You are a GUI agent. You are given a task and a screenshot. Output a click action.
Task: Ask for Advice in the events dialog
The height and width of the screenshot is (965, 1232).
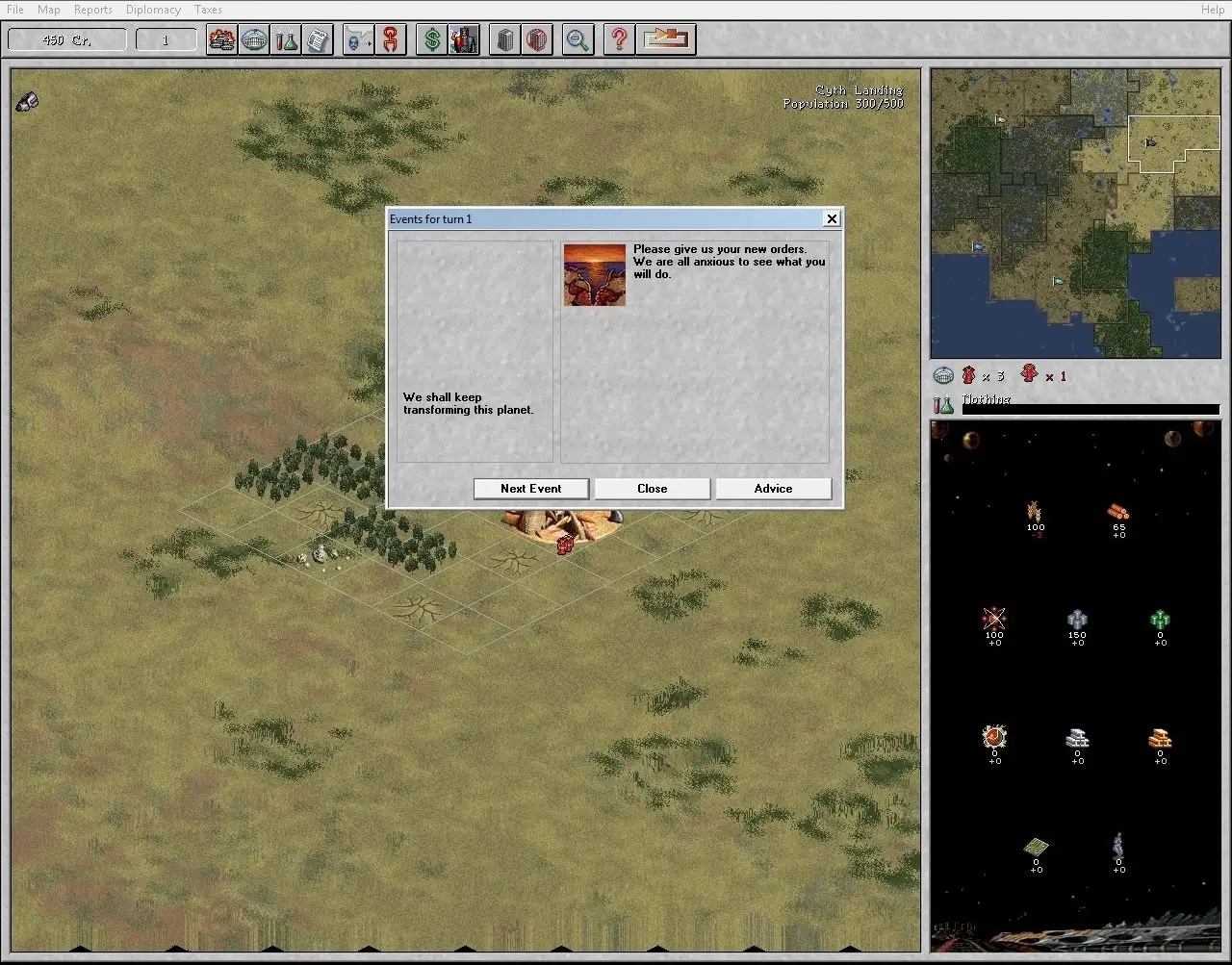[773, 489]
